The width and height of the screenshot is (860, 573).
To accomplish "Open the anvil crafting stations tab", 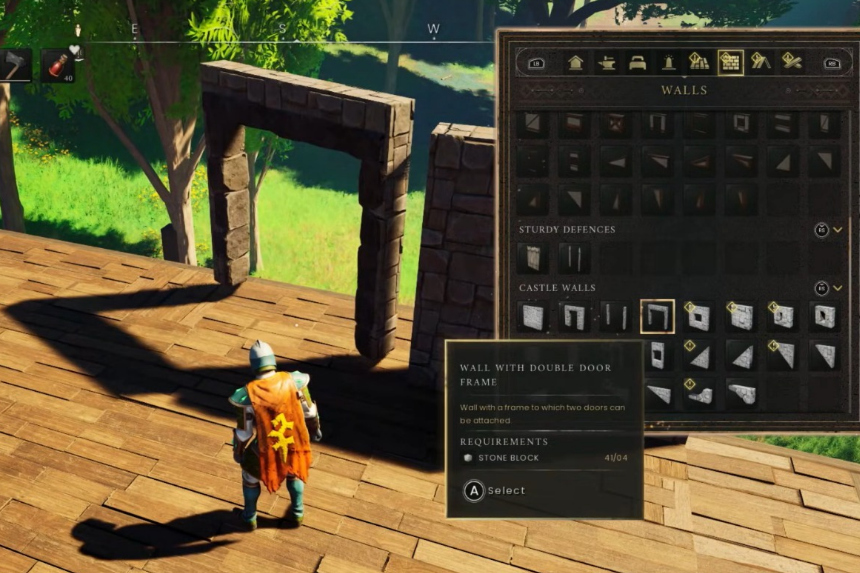I will [606, 62].
